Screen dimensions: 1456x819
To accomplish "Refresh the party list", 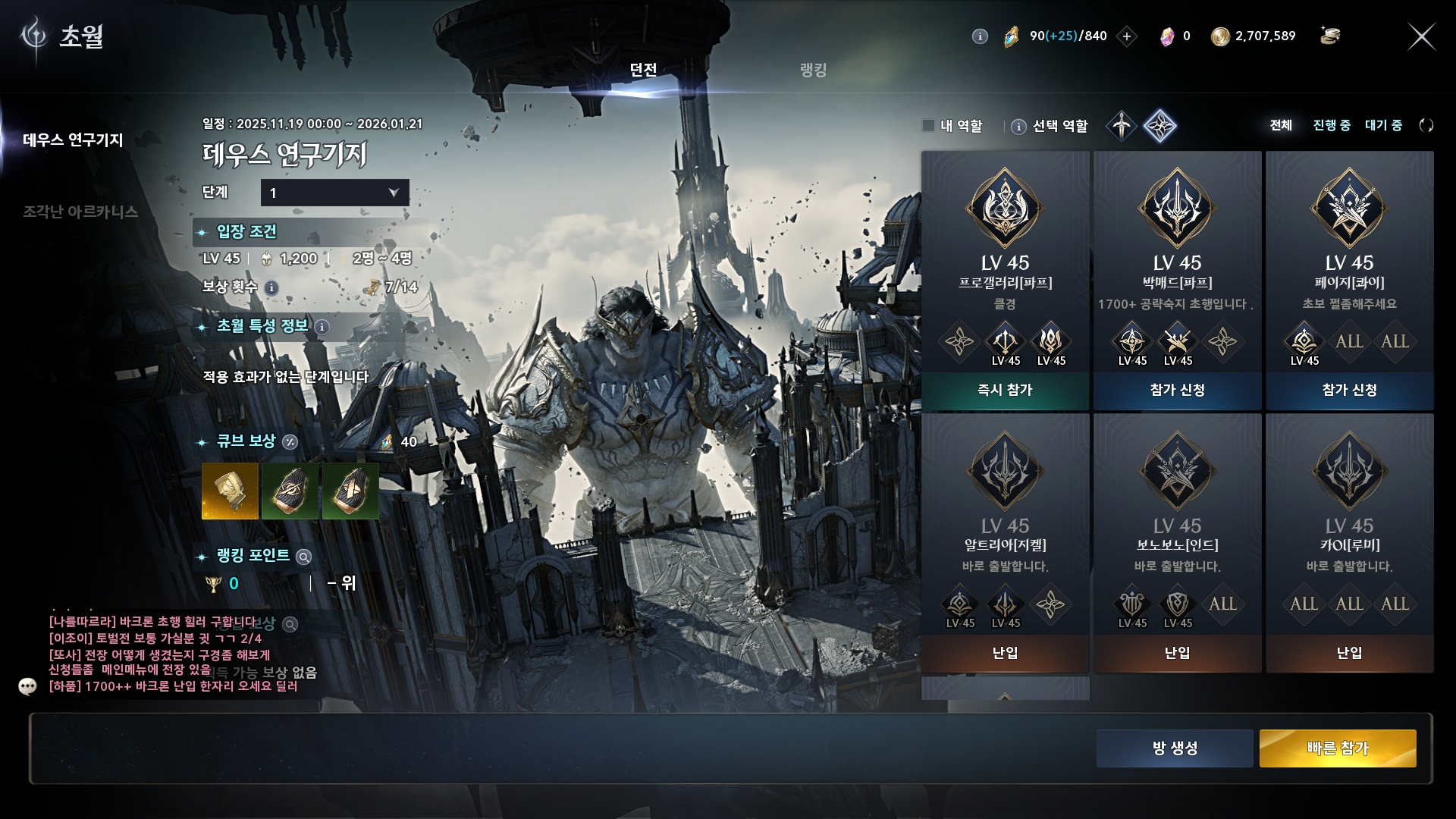I will point(1426,125).
